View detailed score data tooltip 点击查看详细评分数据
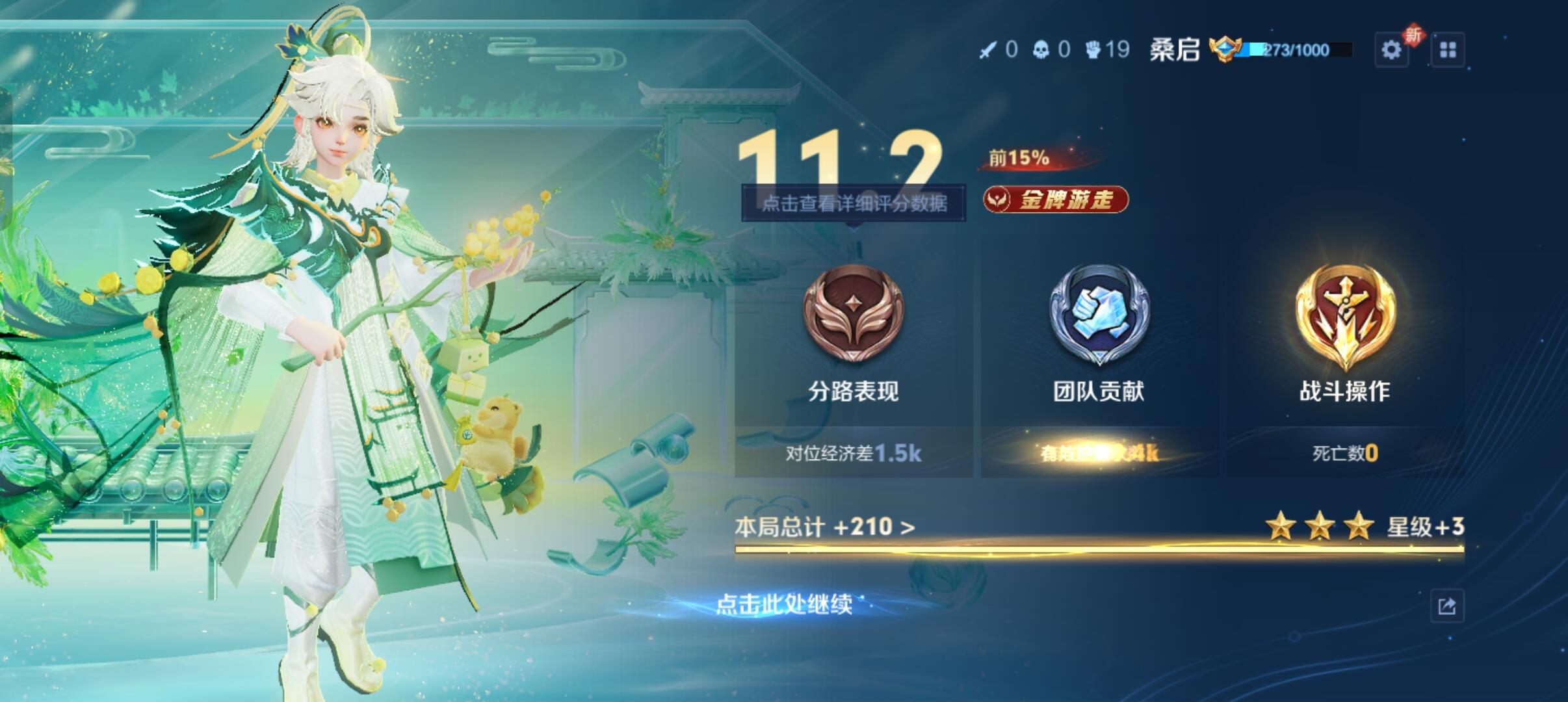 (x=854, y=203)
